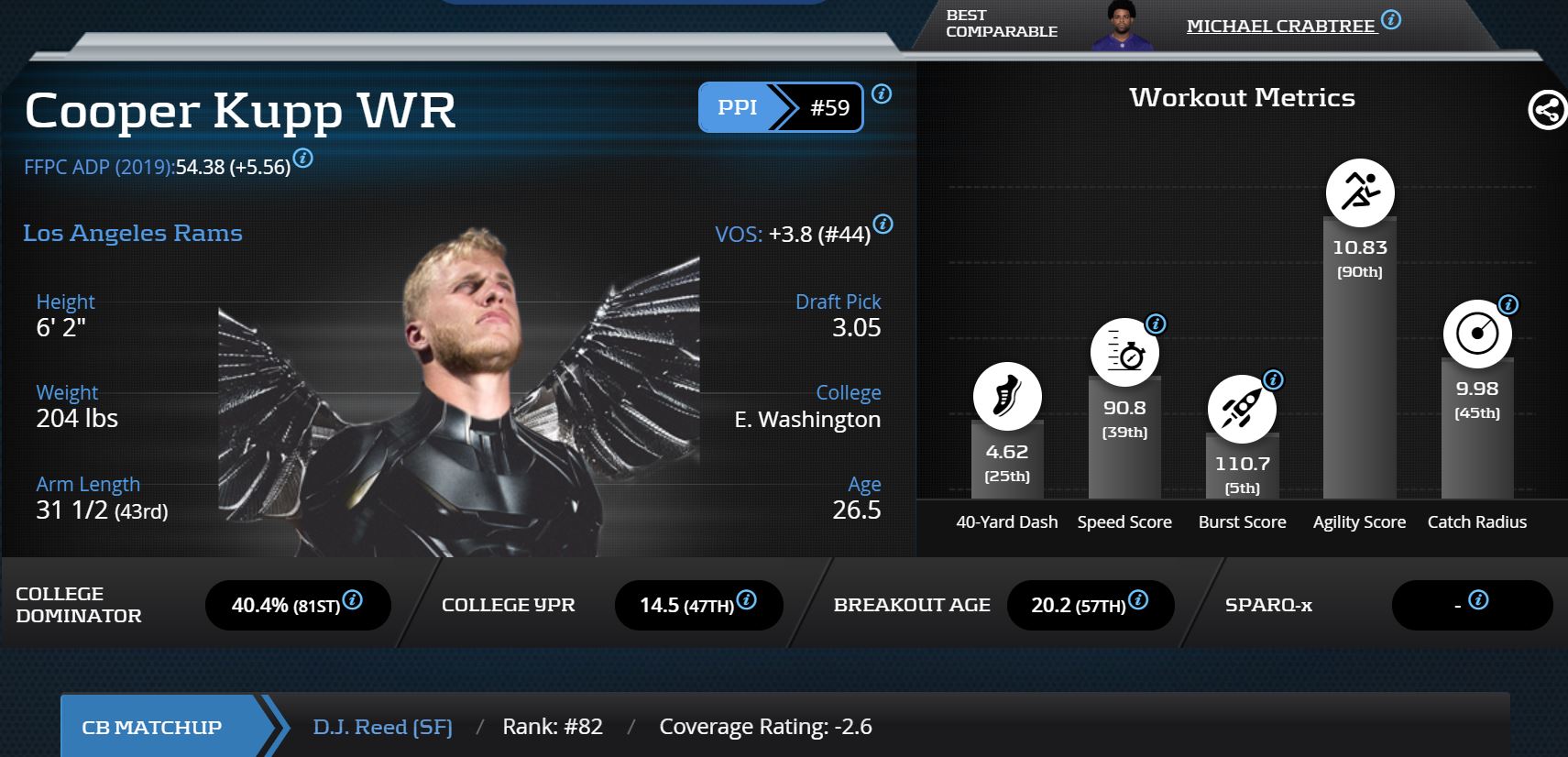The height and width of the screenshot is (757, 1568).
Task: Select the CB Matchup tab
Action: click(x=152, y=727)
